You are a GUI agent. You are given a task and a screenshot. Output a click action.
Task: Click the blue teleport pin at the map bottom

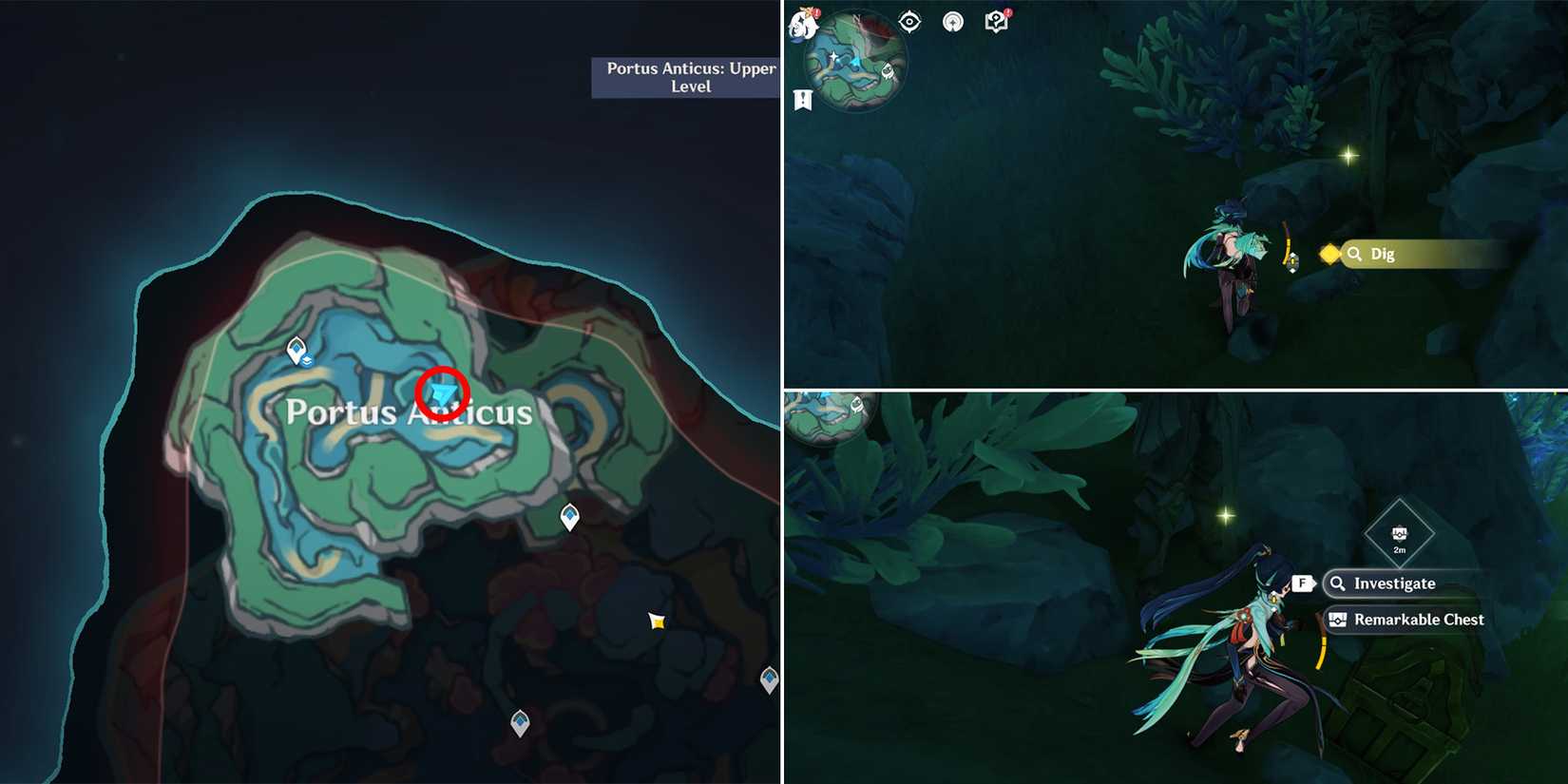521,723
